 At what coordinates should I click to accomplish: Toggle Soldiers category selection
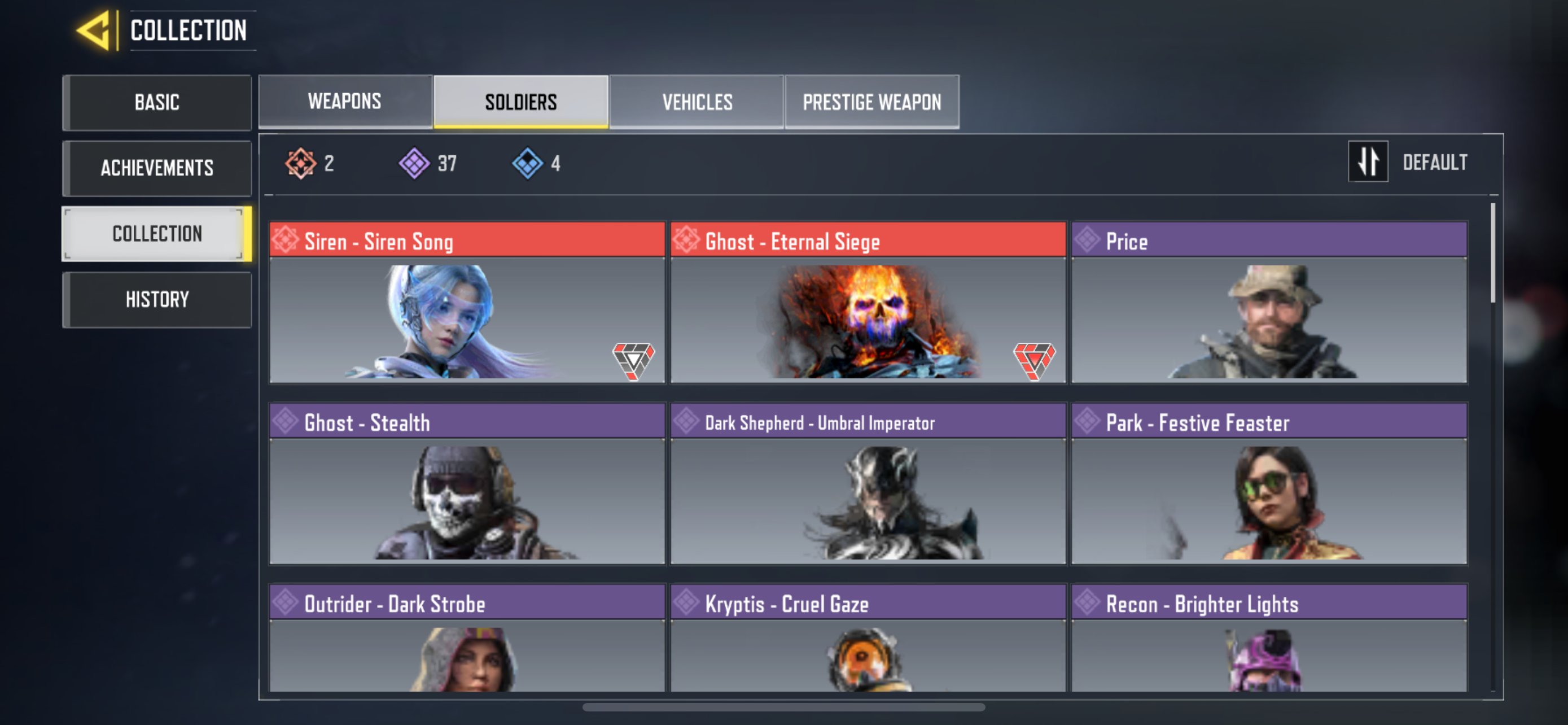coord(520,101)
